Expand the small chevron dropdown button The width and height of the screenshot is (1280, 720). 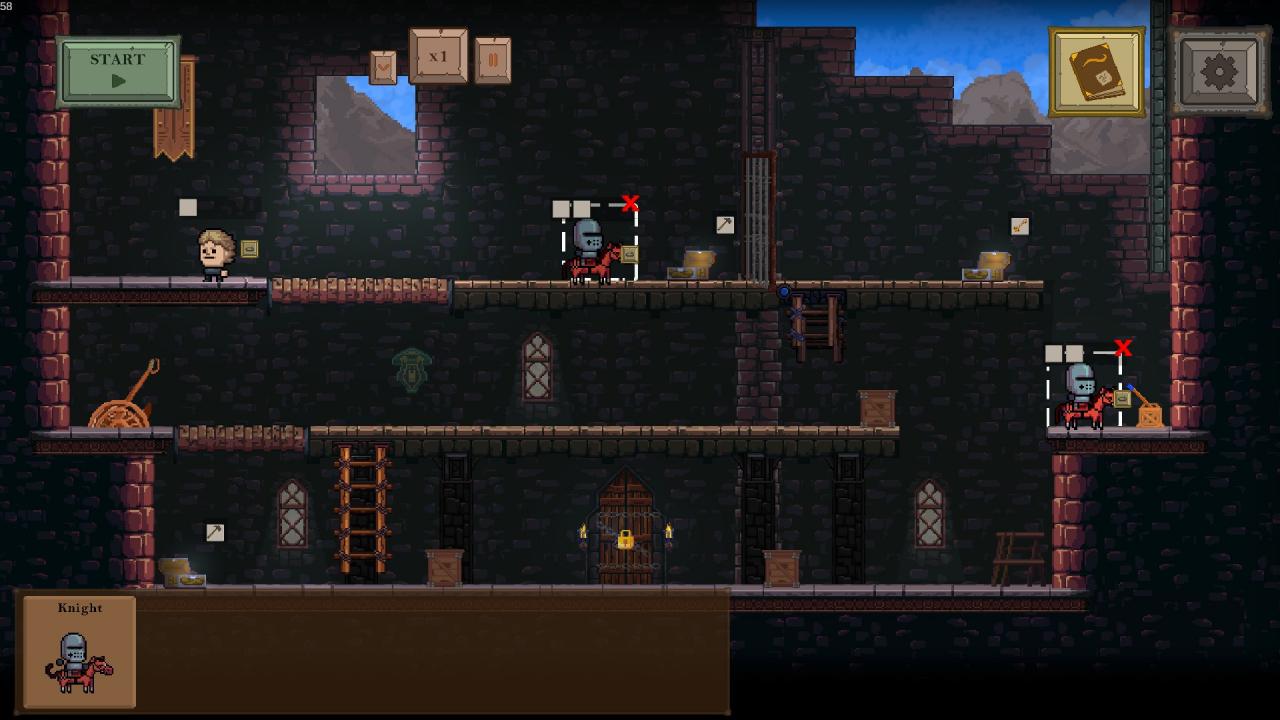(383, 67)
